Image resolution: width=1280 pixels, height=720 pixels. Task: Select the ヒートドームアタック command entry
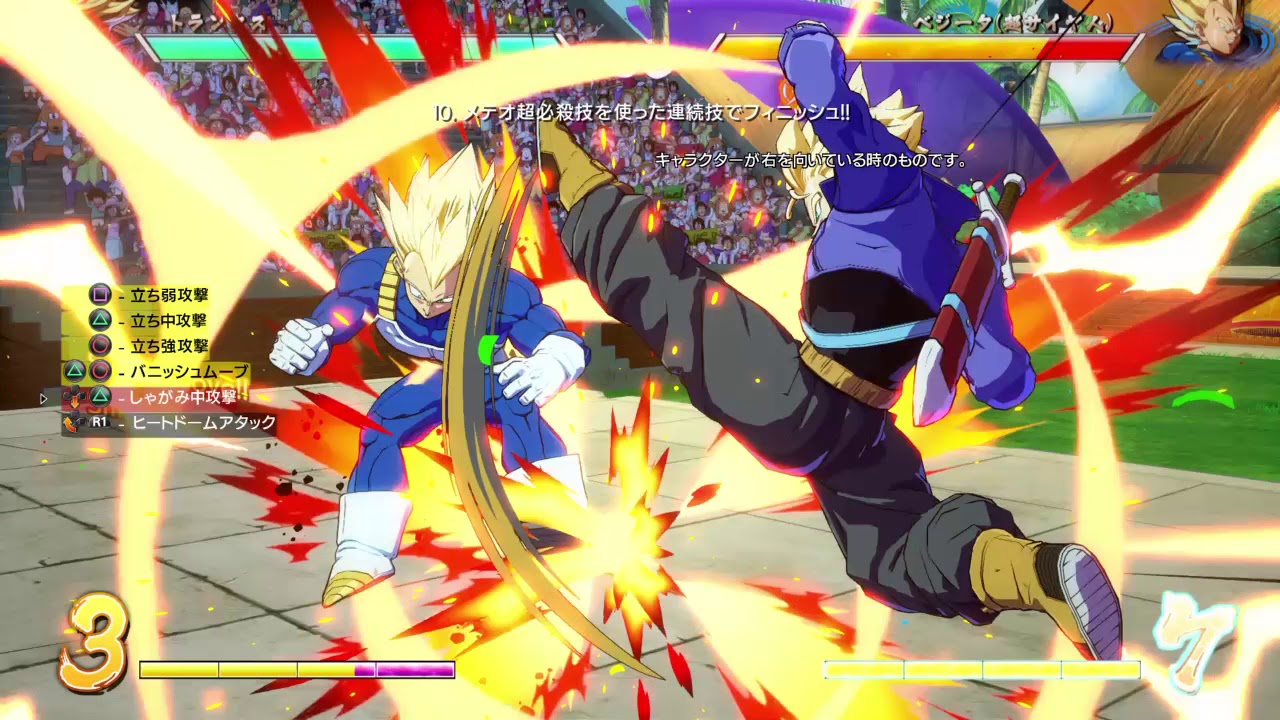(202, 422)
